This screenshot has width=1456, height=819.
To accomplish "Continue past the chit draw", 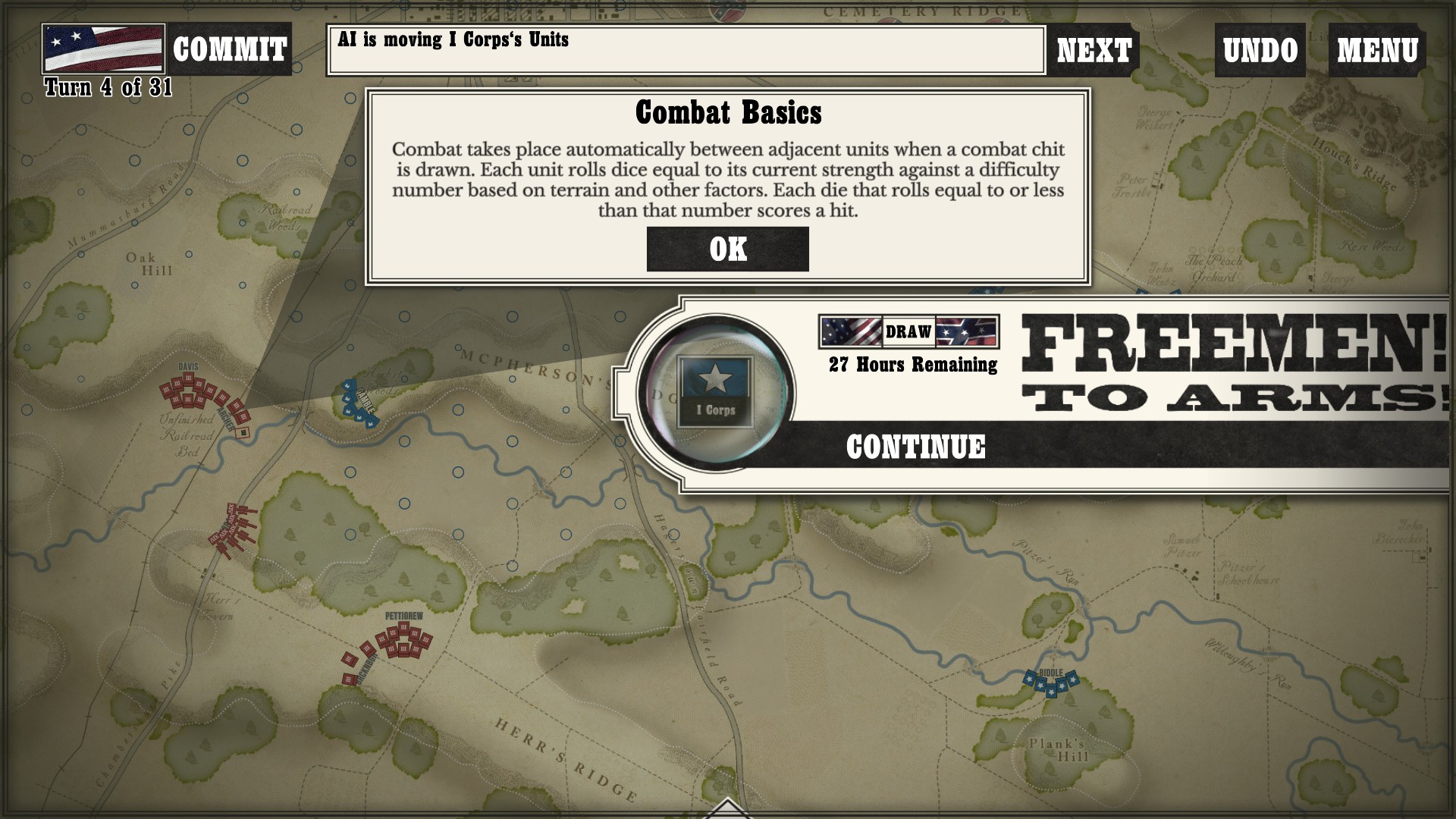I will [x=915, y=447].
